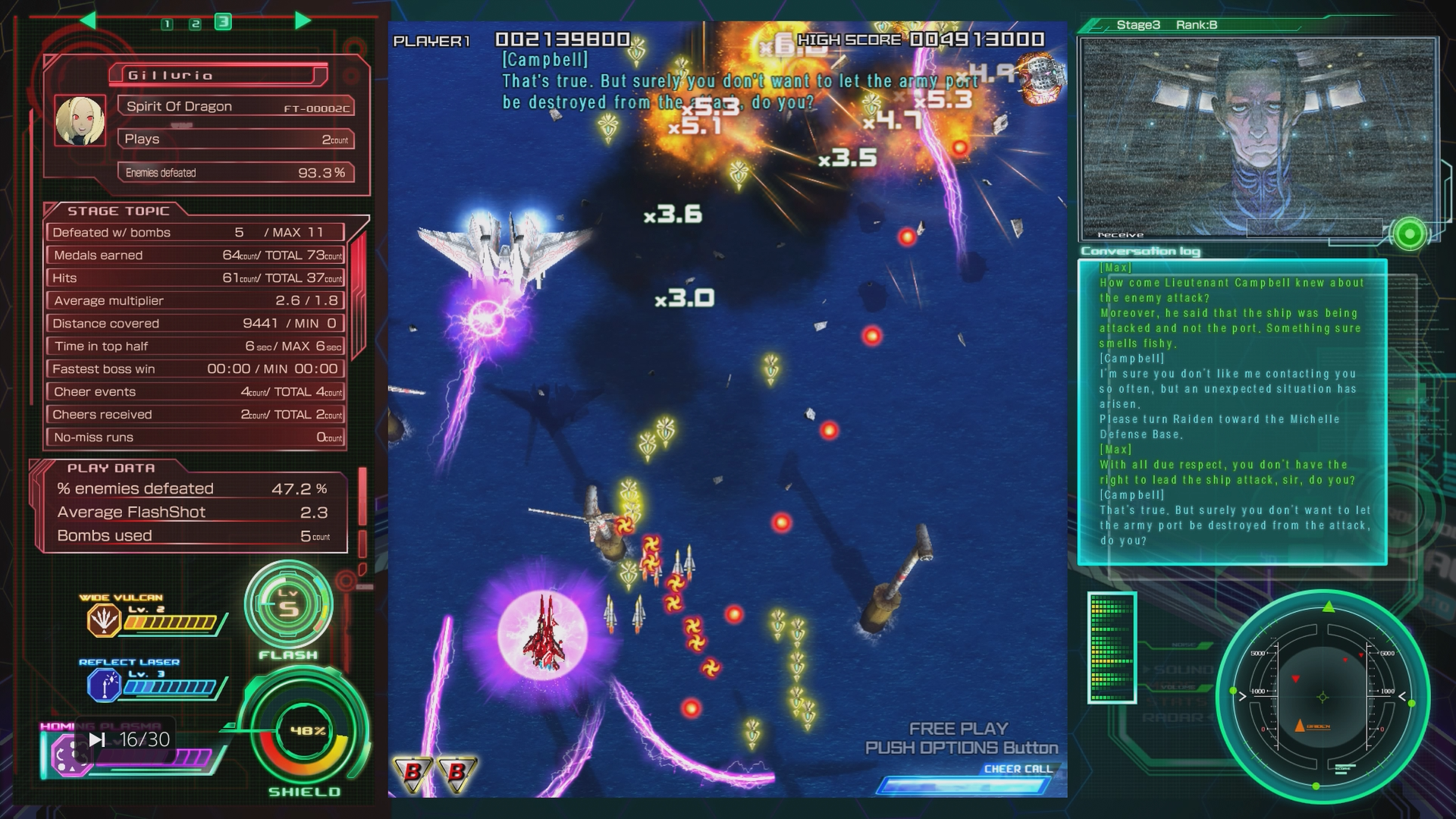Screen dimensions: 1456x819
Task: Switch to page tab 1
Action: tap(167, 24)
